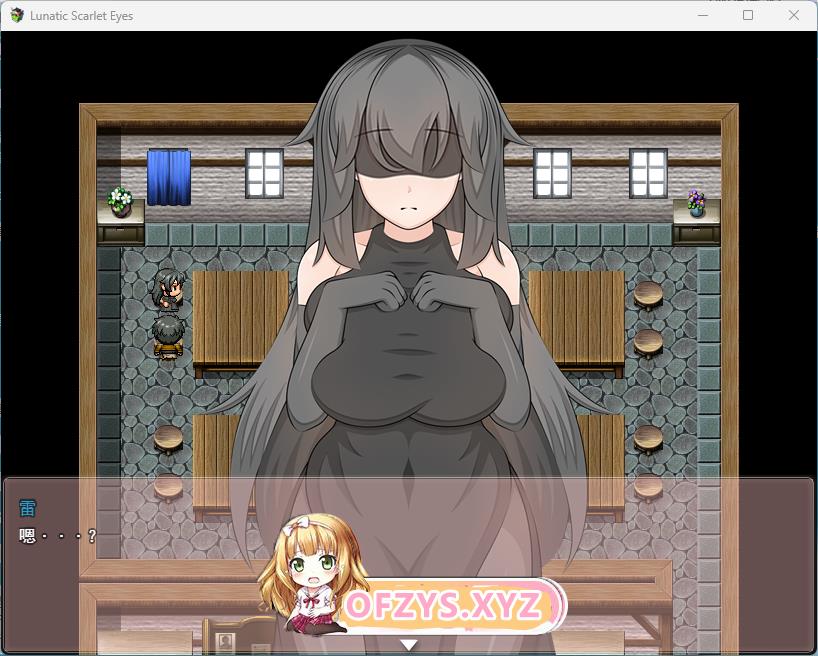Maximize the game window
Viewport: 818px width, 656px height.
748,16
